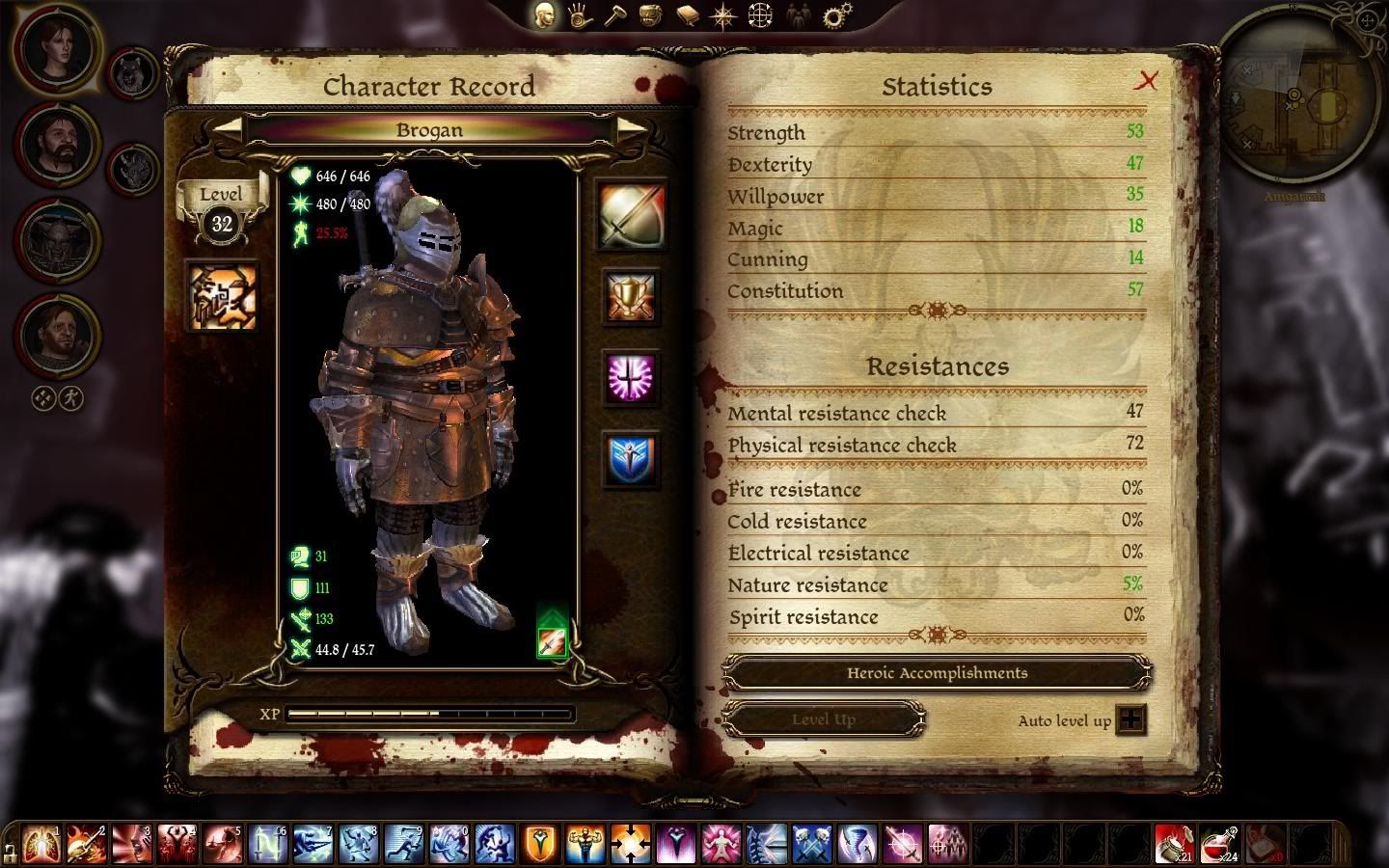
Task: Toggle the Auto level up checkbox
Action: (x=1130, y=720)
